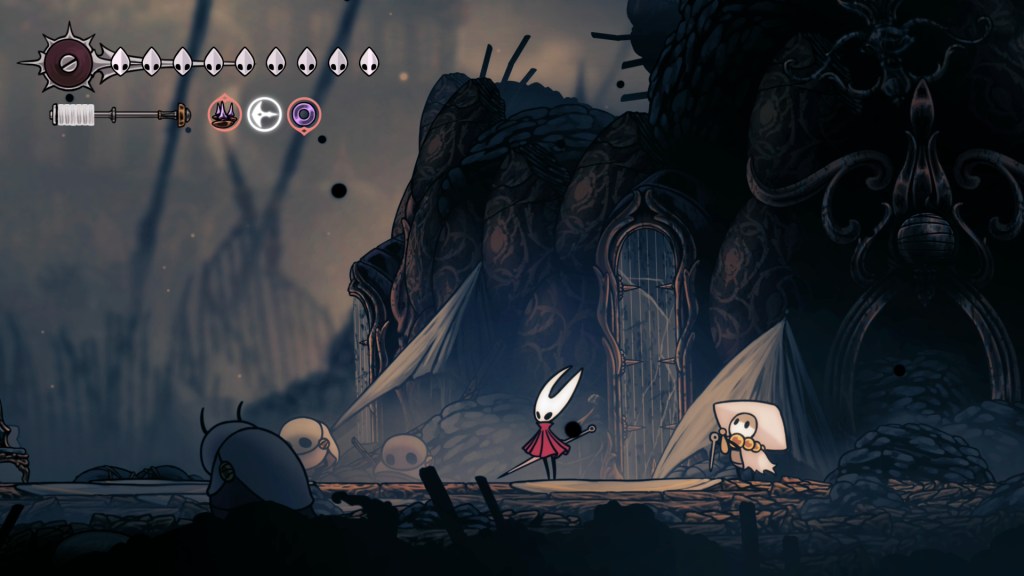1024x576 pixels.
Task: Choose the purple ring tool icon
Action: (303, 114)
